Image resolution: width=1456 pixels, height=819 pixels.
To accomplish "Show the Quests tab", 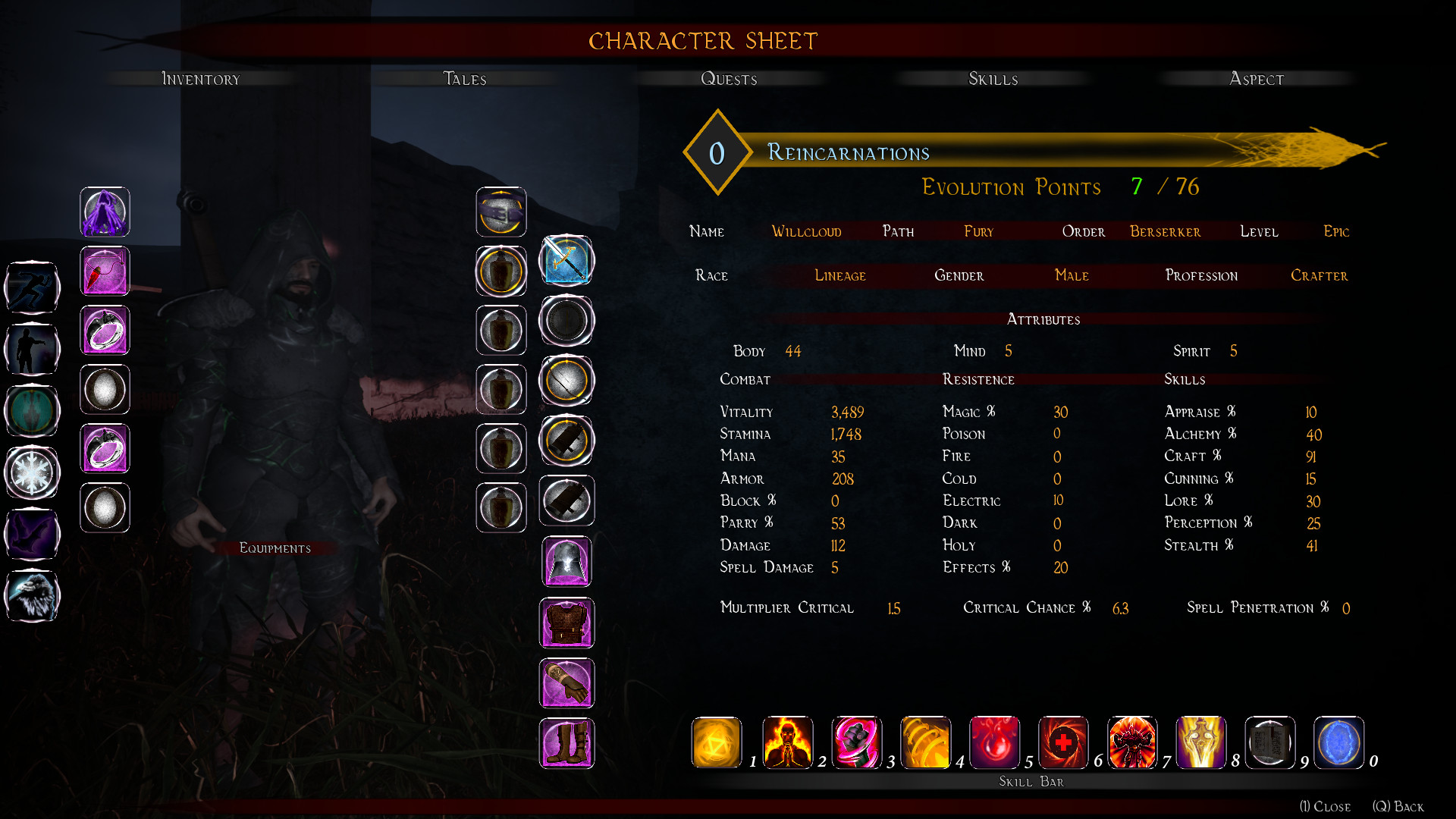I will coord(729,79).
